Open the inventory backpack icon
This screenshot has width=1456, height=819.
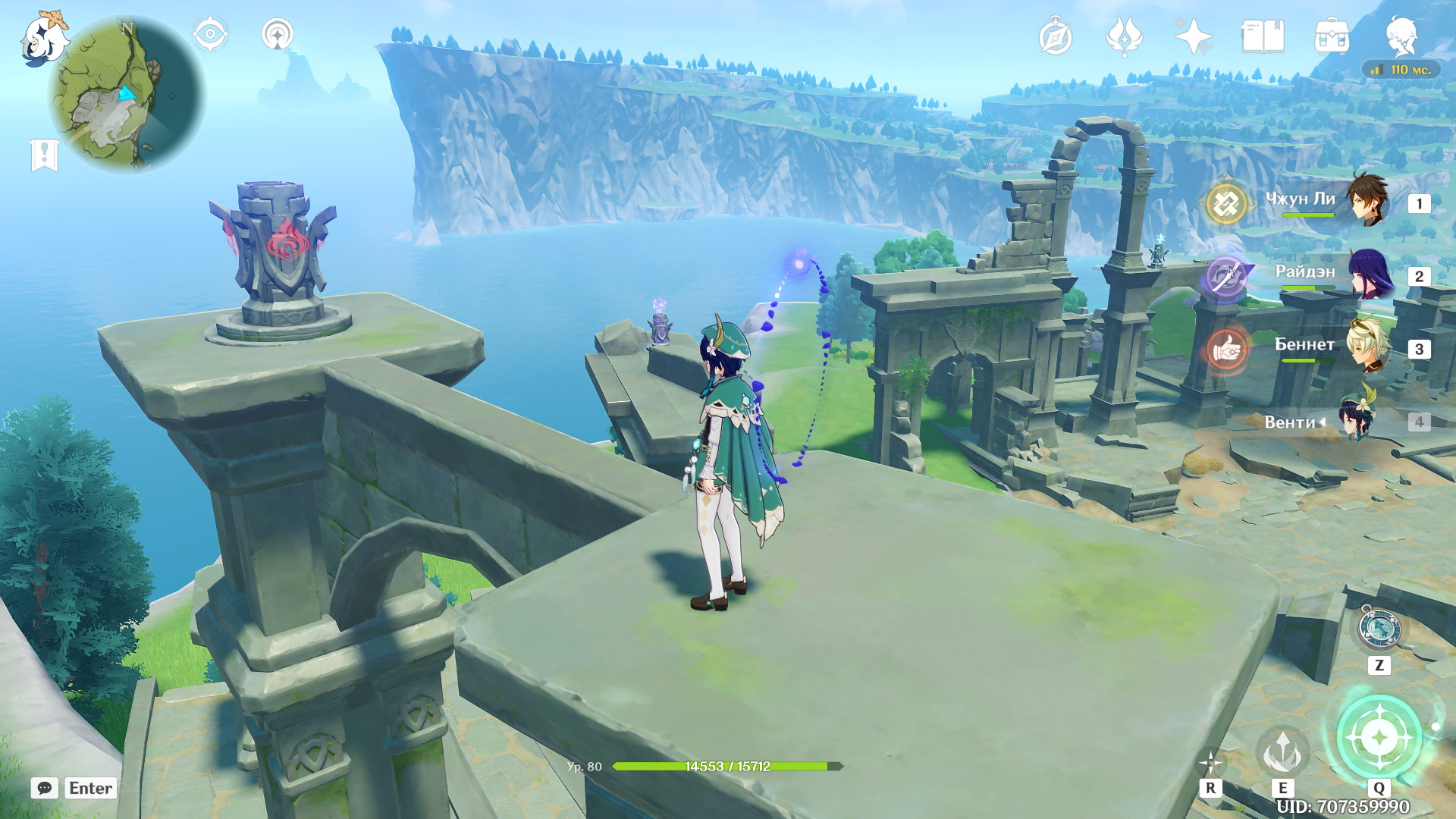pyautogui.click(x=1332, y=36)
